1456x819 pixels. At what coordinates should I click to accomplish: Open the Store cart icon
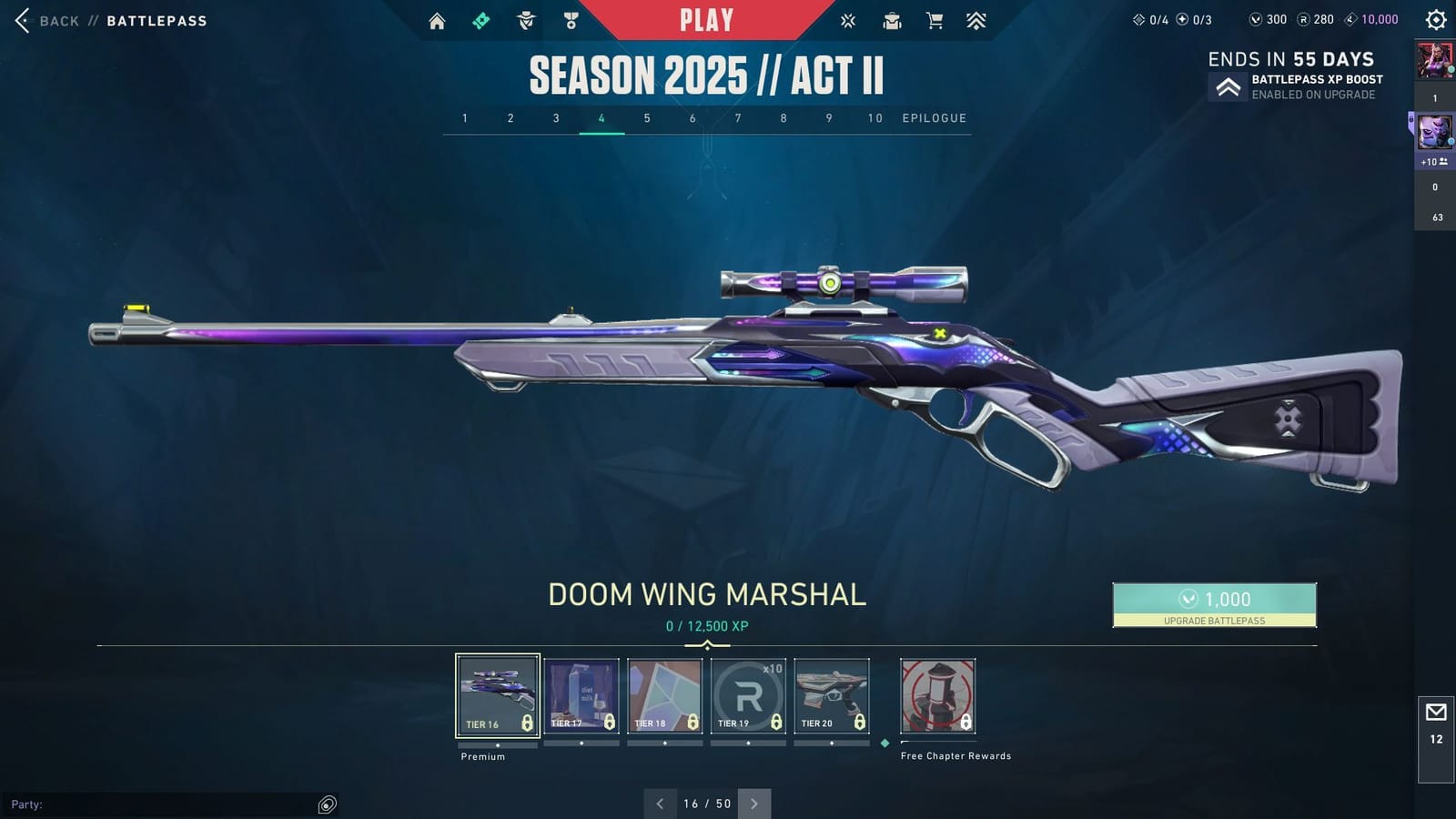pos(935,19)
